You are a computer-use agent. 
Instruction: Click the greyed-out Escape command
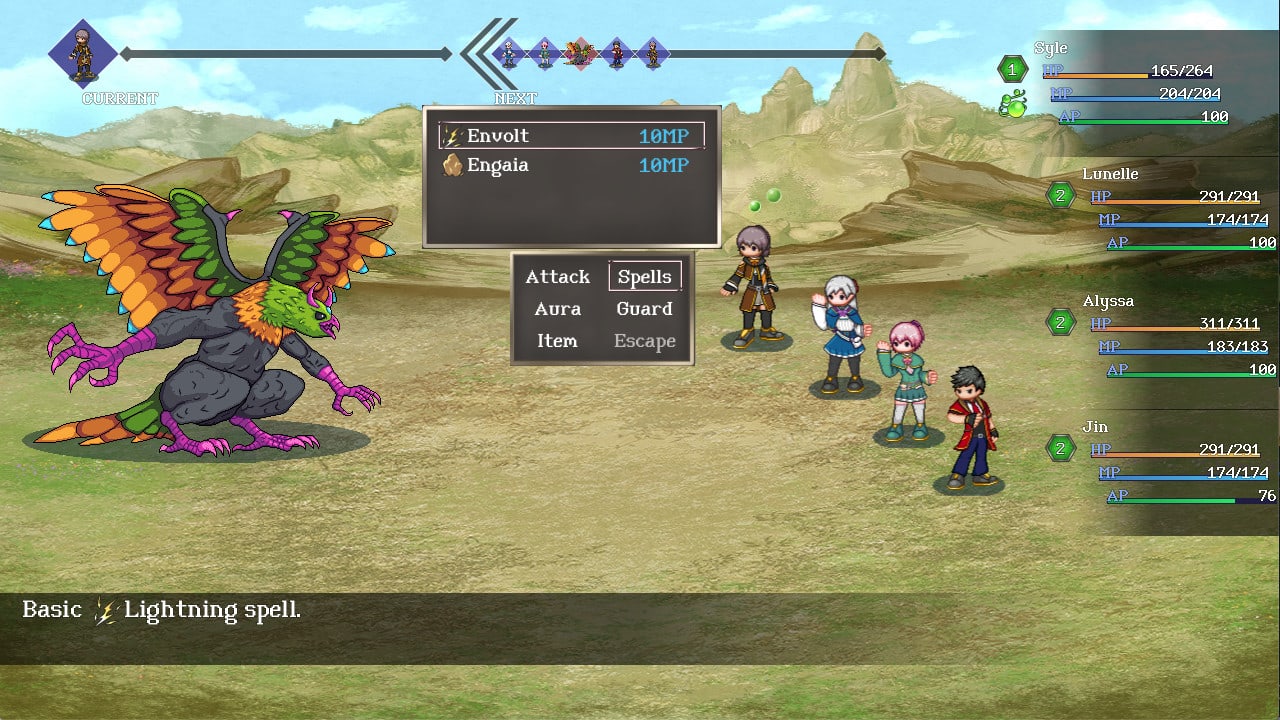(x=645, y=341)
